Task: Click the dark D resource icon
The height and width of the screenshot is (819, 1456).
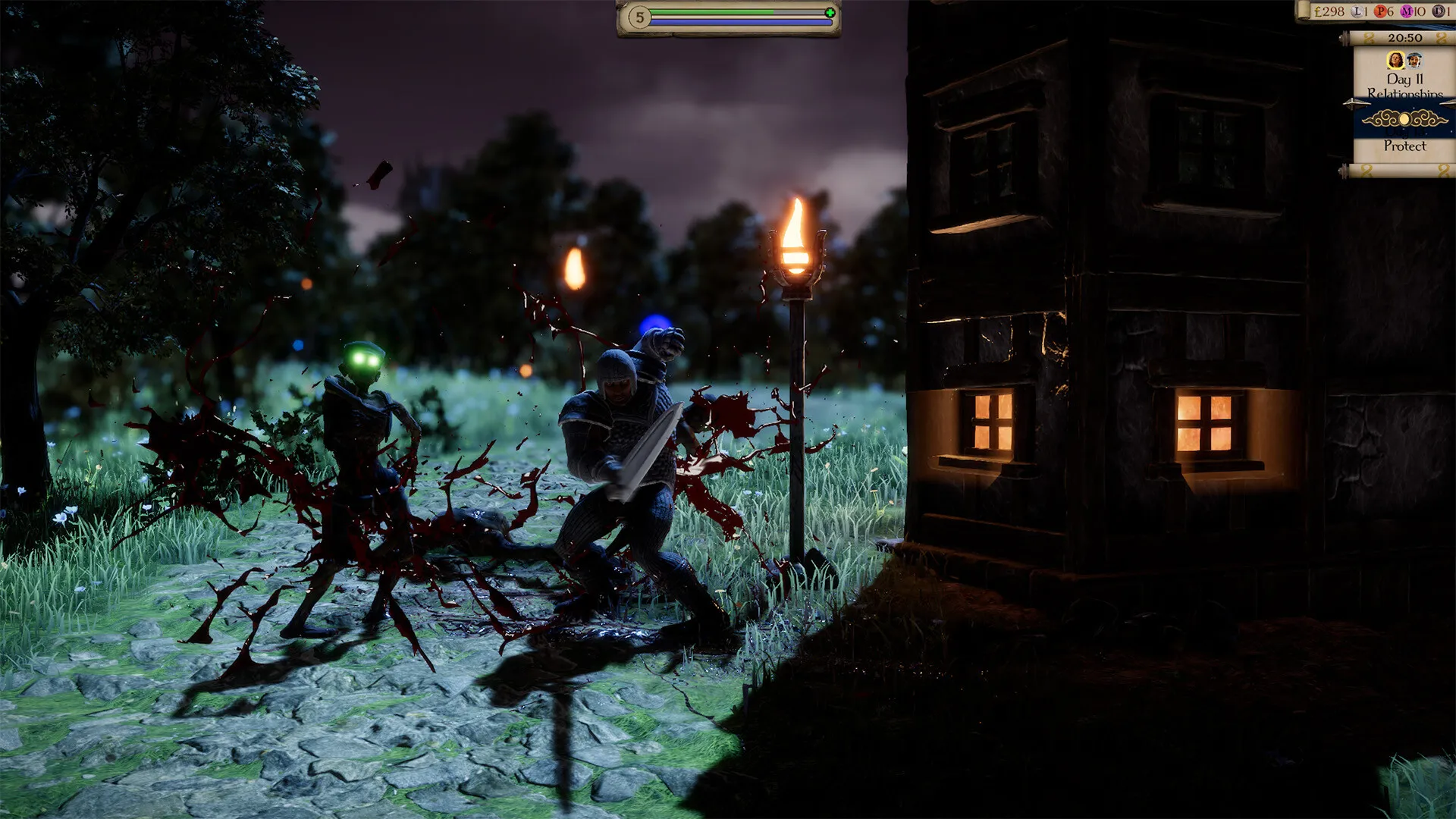Action: tap(1439, 11)
